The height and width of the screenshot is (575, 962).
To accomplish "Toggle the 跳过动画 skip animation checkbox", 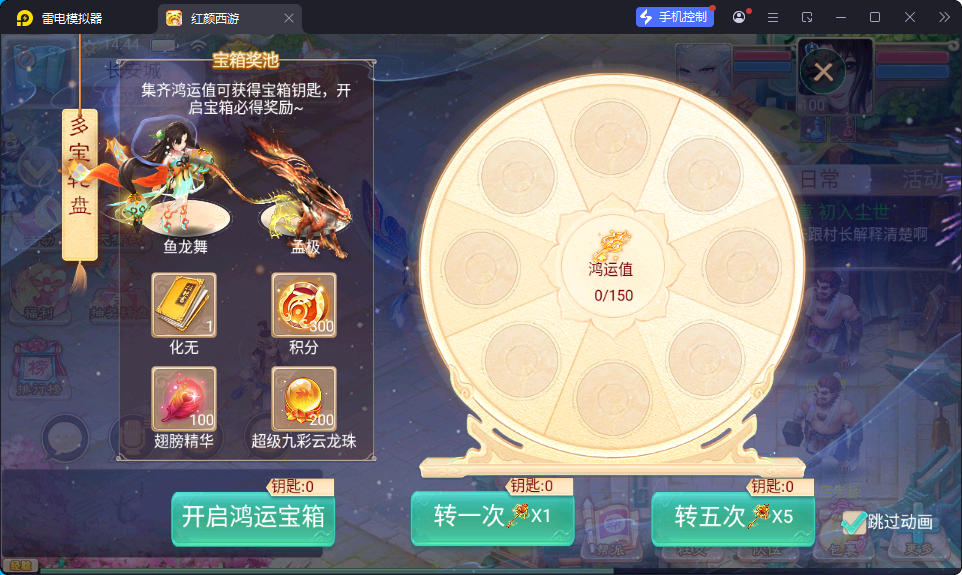I will [854, 521].
